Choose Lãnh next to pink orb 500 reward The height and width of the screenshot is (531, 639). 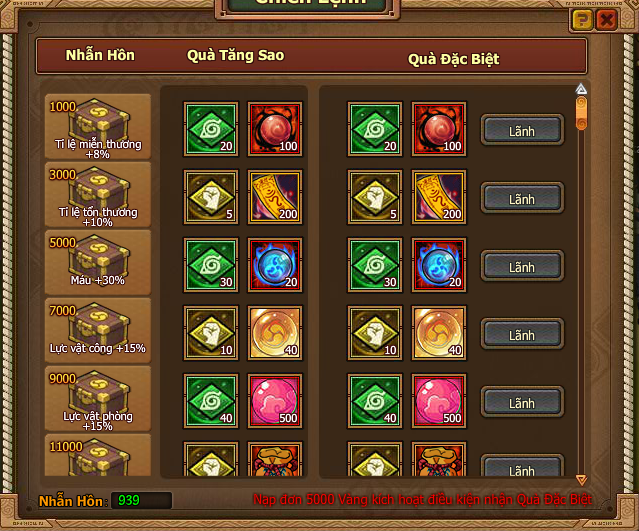522,402
